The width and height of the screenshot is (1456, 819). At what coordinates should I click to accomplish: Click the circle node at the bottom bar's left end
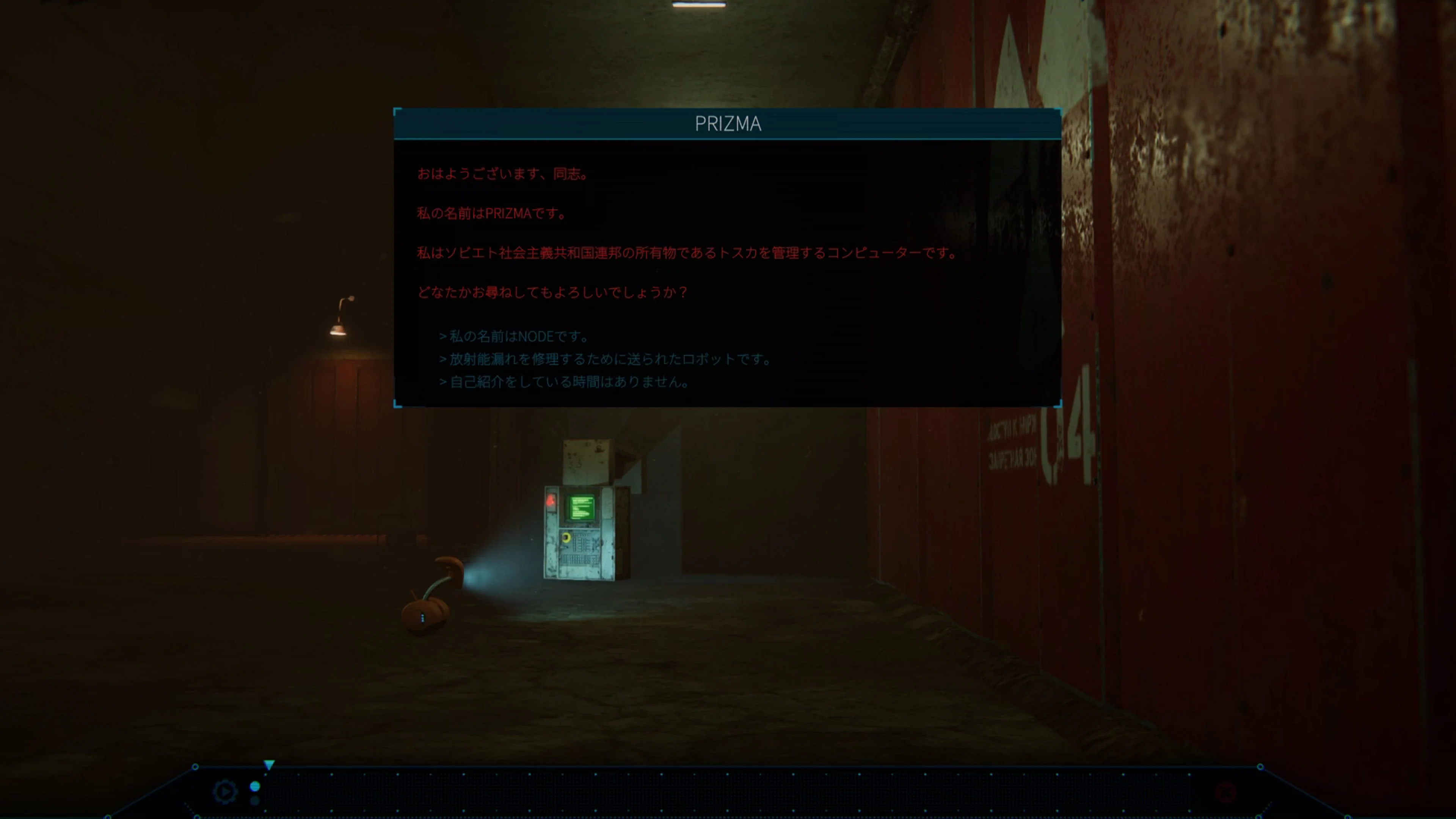click(196, 767)
